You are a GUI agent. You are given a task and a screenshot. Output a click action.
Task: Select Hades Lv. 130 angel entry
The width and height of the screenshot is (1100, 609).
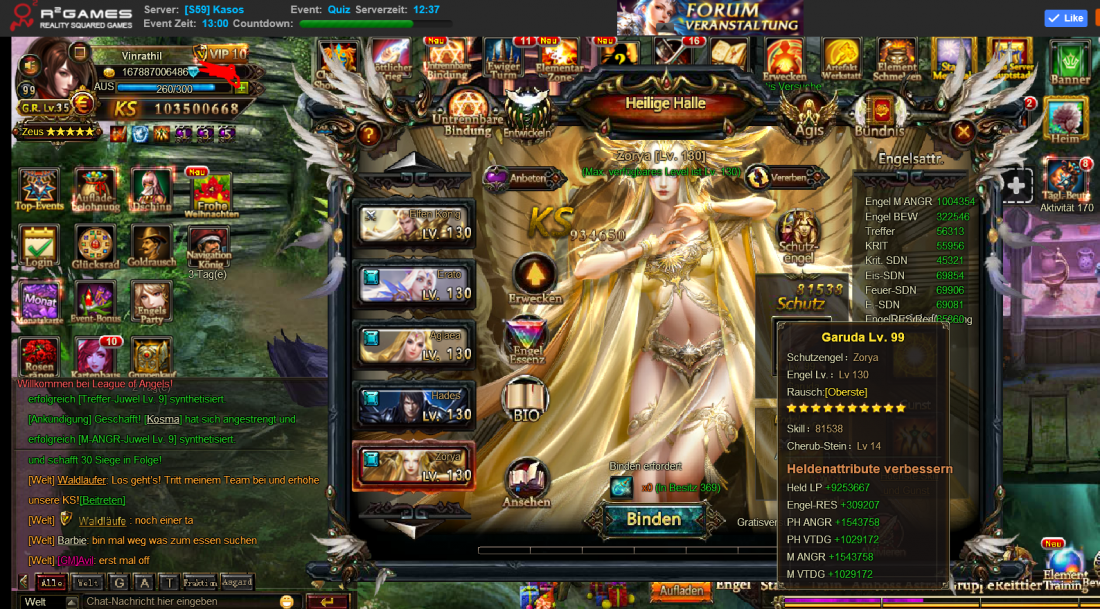(x=413, y=405)
